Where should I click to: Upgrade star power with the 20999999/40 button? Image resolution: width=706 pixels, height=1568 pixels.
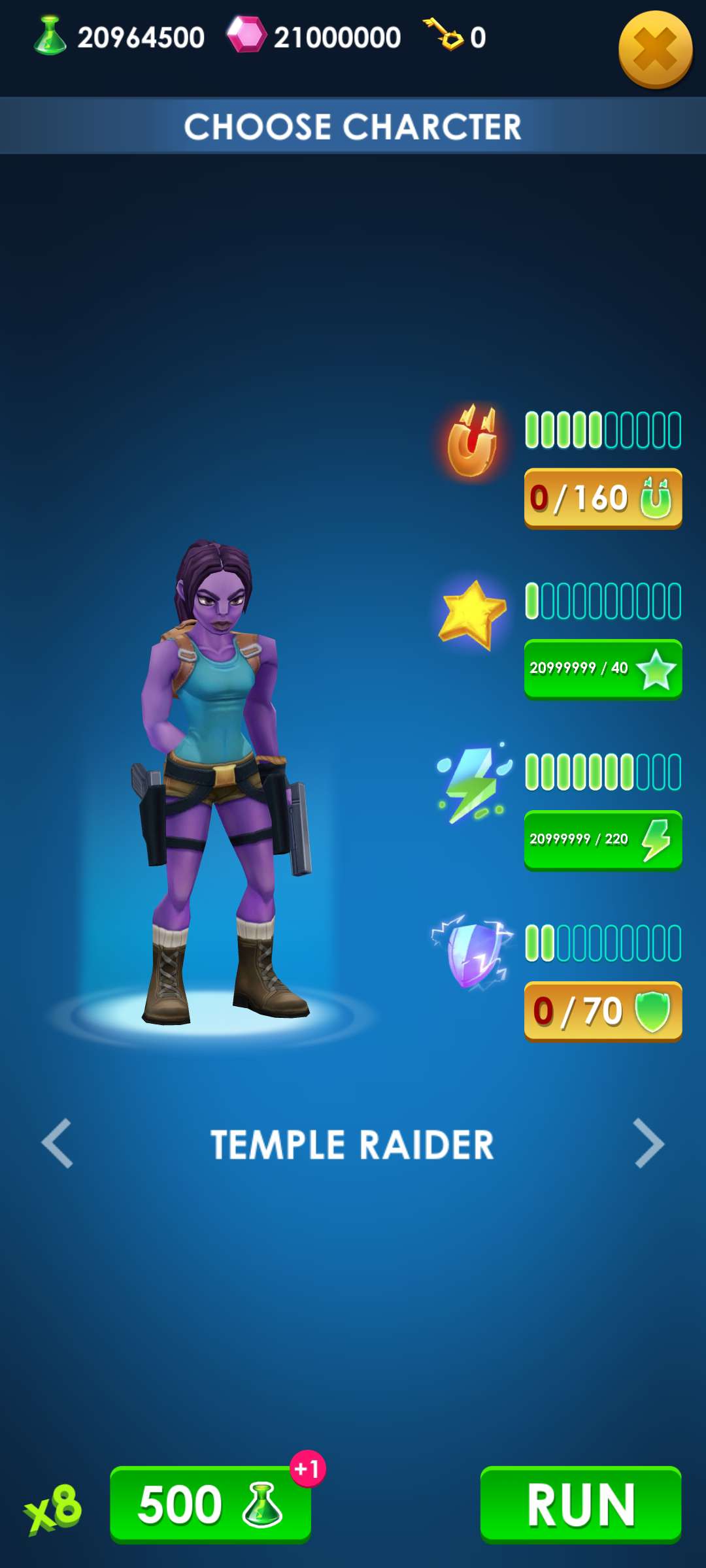coord(603,668)
